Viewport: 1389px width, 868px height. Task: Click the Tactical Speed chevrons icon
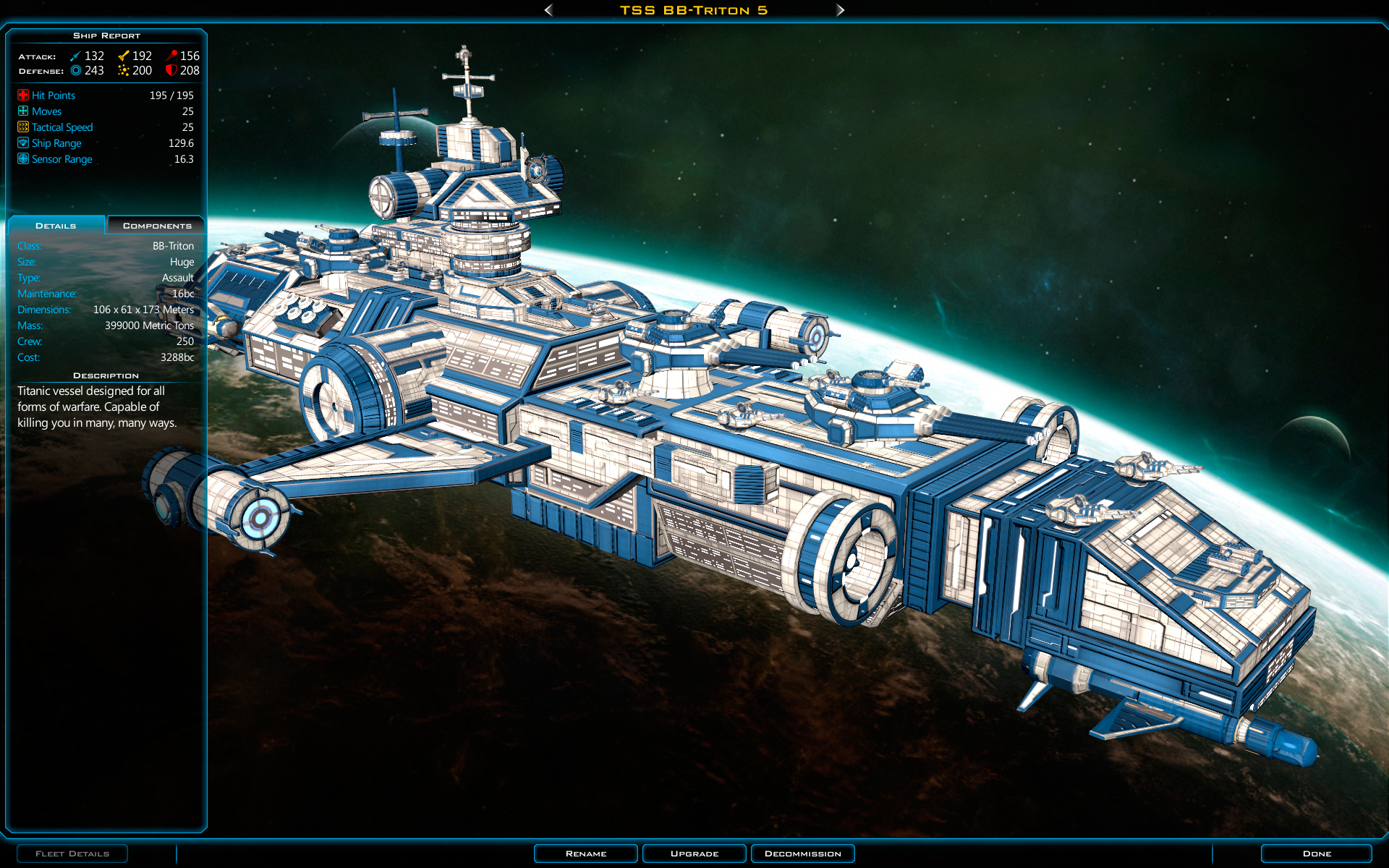coord(22,127)
